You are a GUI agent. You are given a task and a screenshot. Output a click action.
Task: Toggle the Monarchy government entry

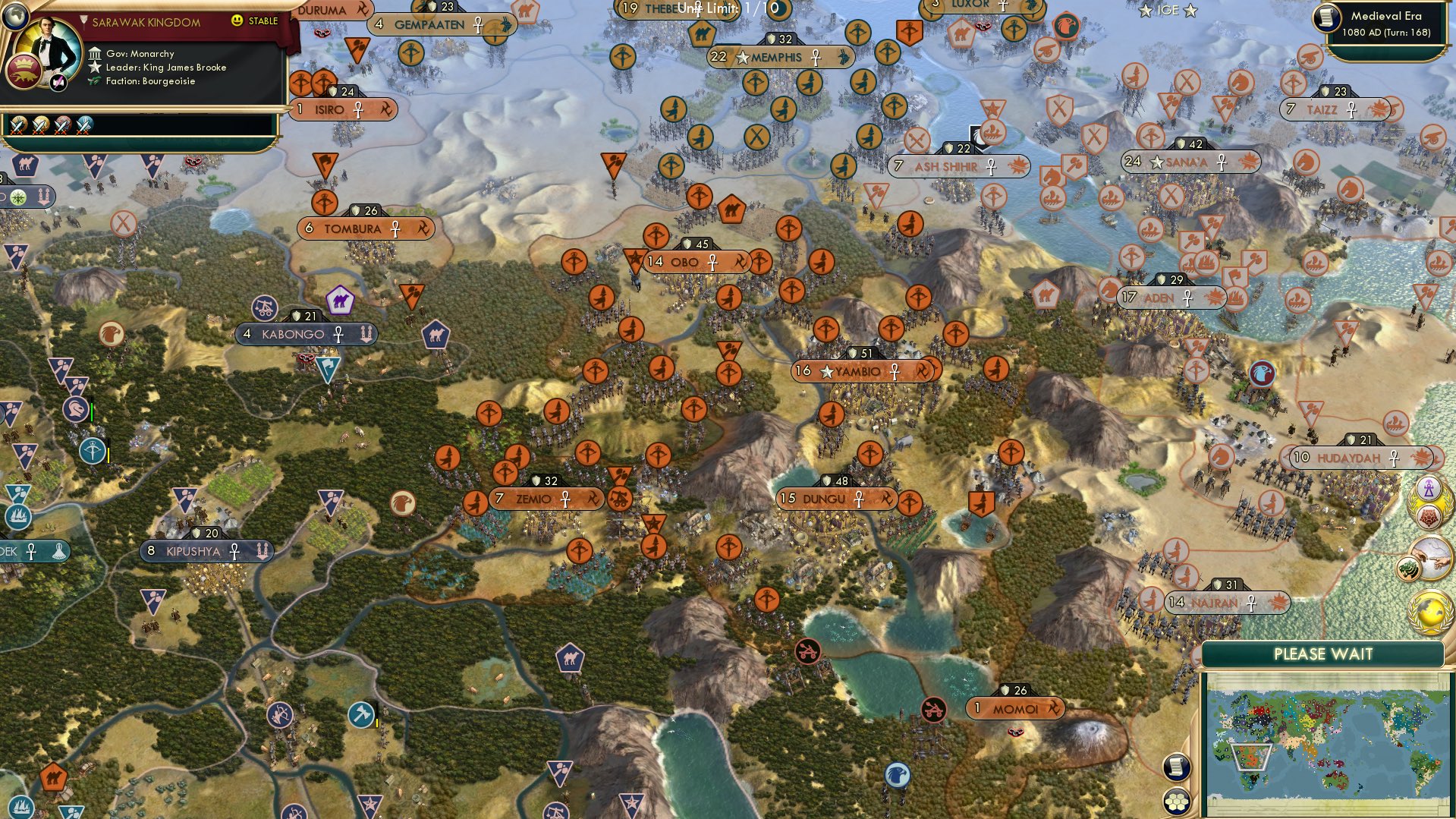pos(148,53)
